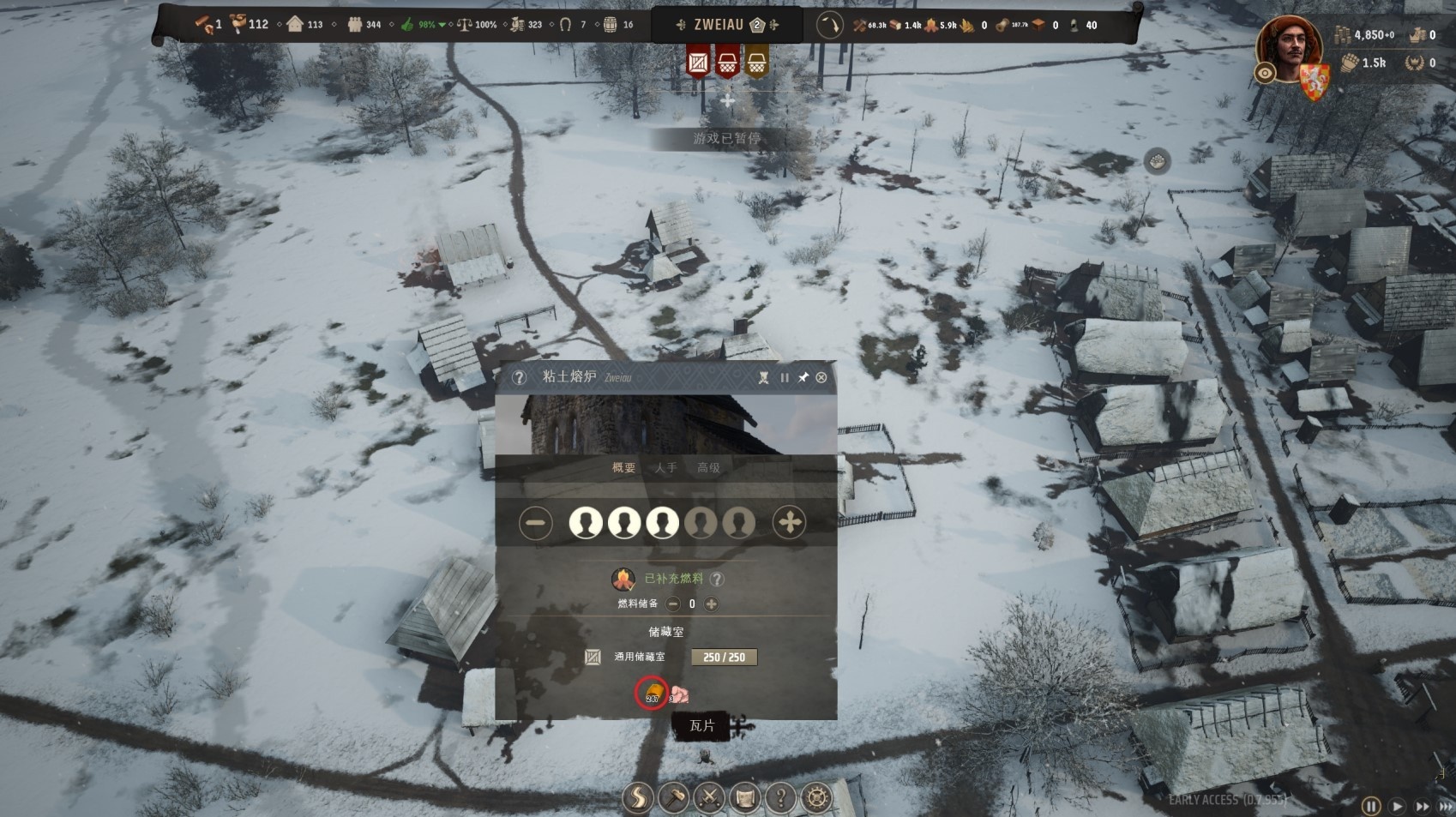Assign another family with the plus button
The image size is (1456, 817).
click(x=789, y=522)
